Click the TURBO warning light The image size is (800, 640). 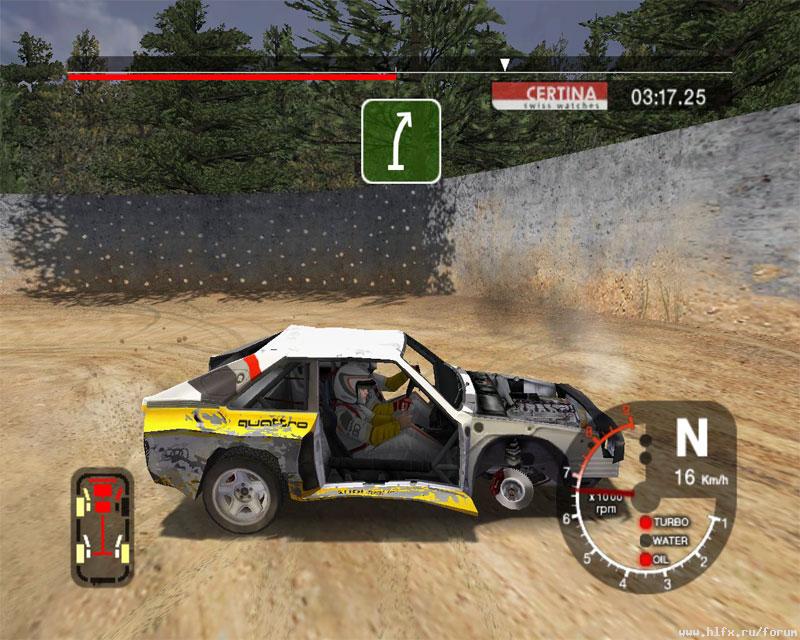[x=646, y=522]
